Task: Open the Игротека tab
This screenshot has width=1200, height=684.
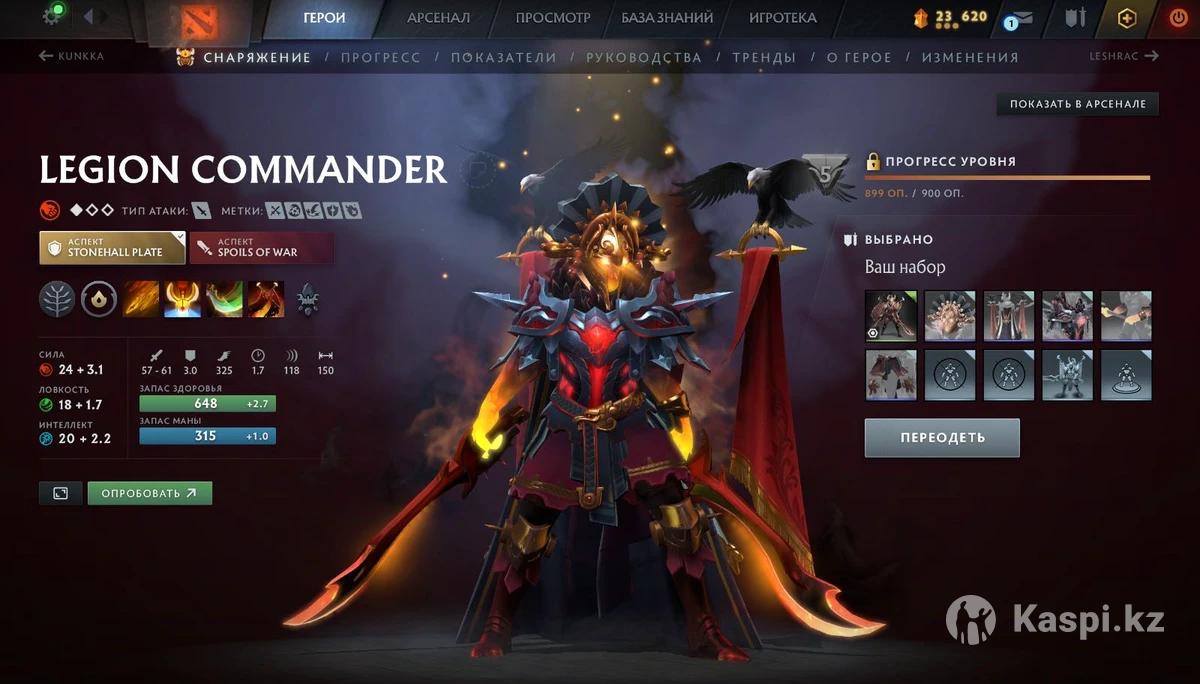Action: [x=782, y=18]
